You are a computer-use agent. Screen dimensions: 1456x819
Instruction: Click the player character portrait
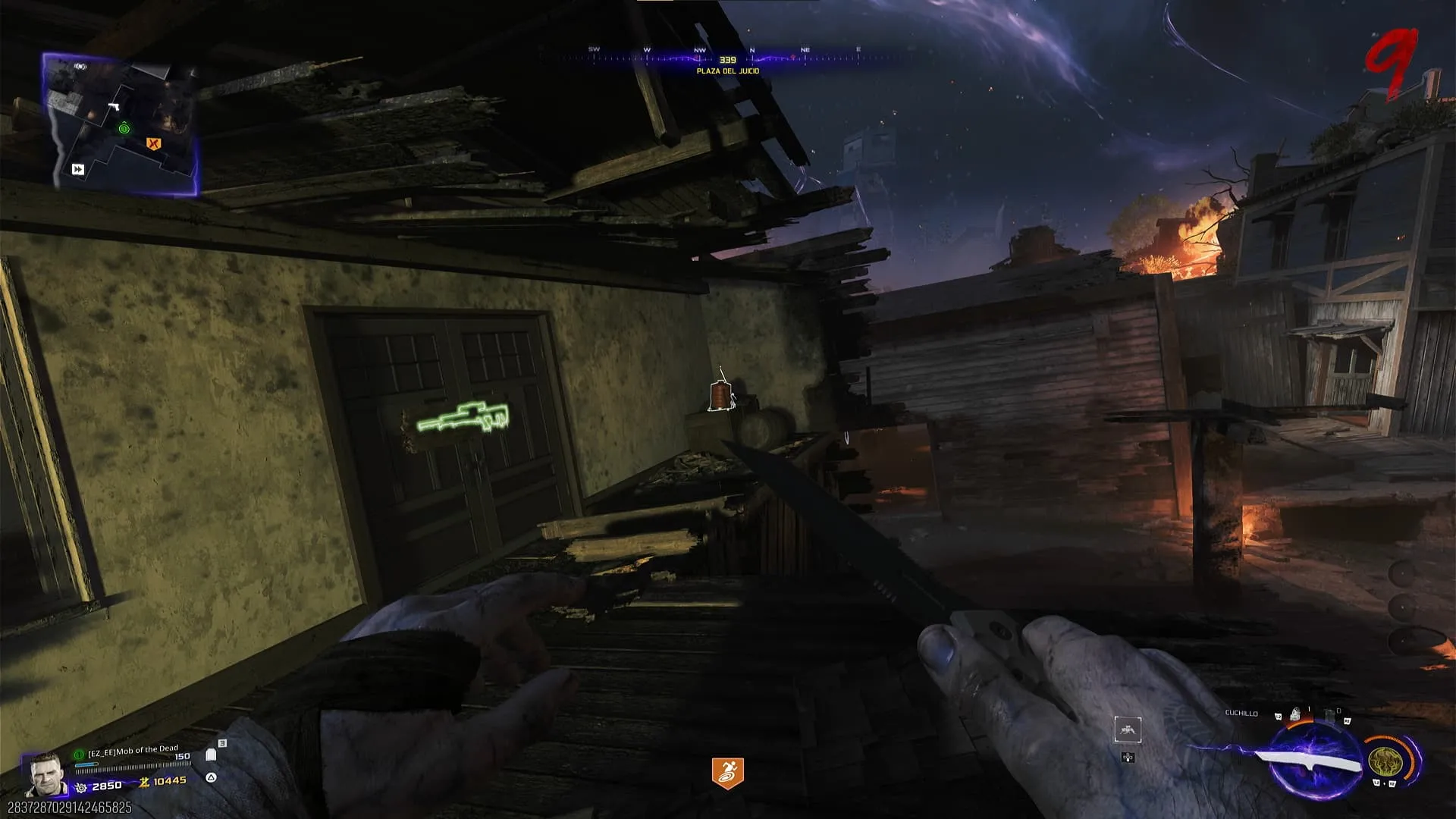click(x=44, y=773)
